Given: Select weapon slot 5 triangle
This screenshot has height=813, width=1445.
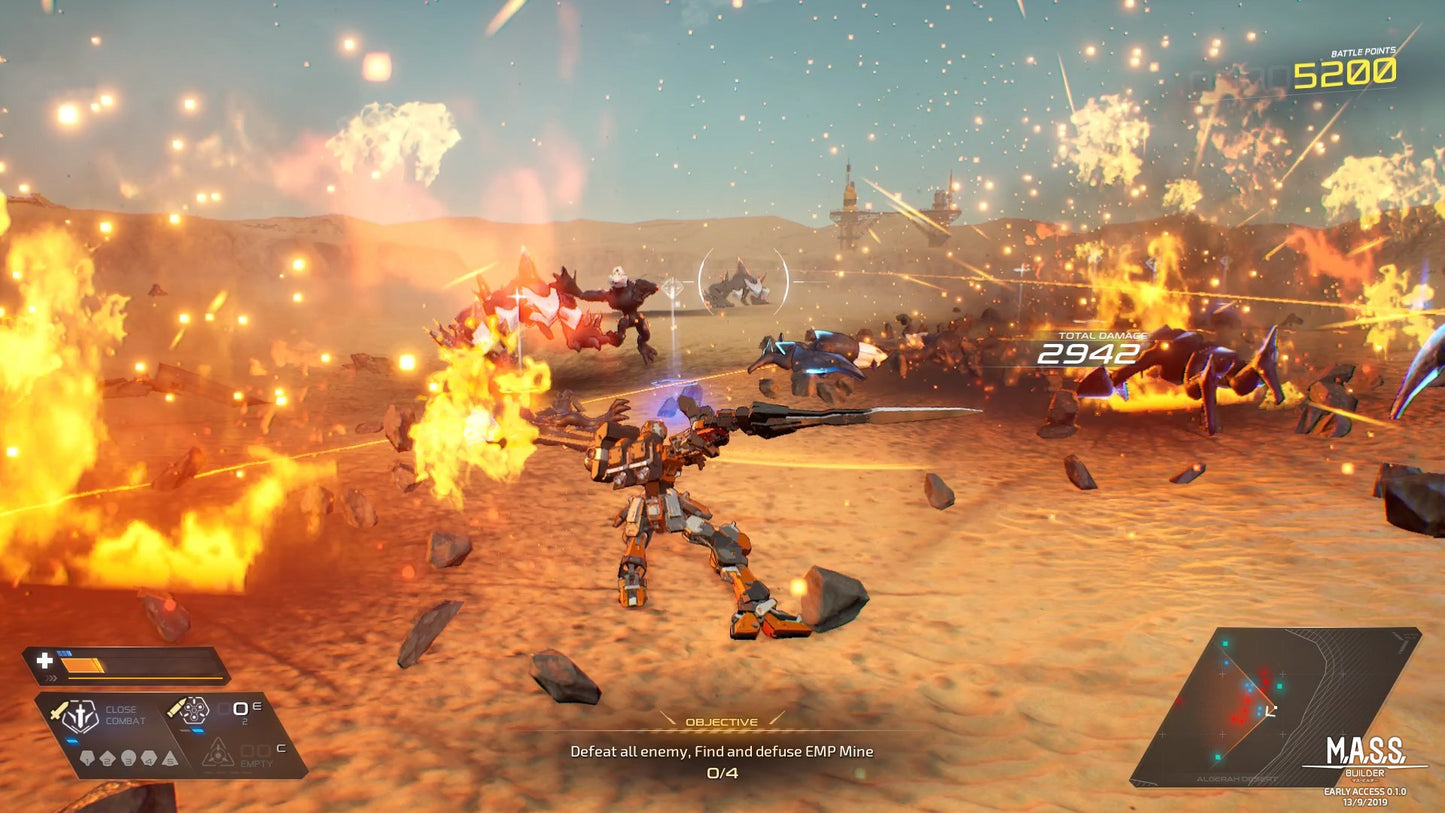Looking at the screenshot, I should click(x=169, y=758).
